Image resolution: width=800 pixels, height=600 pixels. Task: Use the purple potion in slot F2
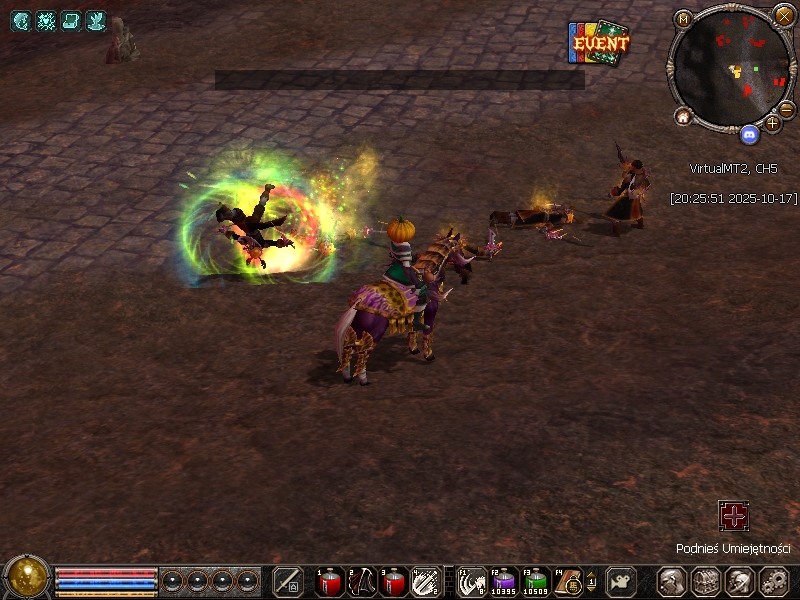pyautogui.click(x=505, y=580)
